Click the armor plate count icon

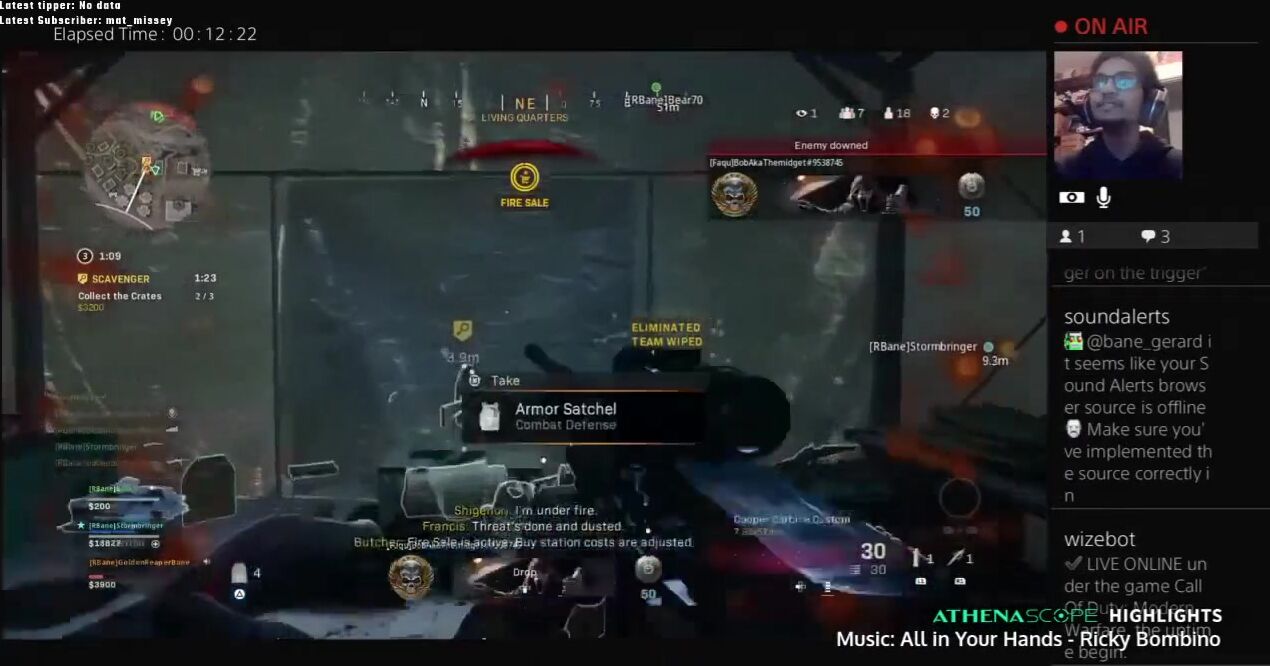240,575
